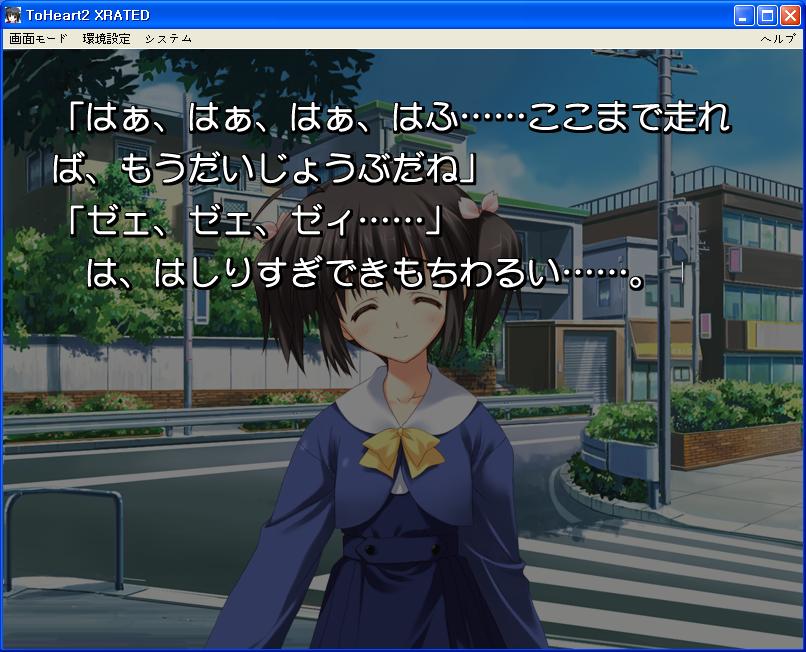Open the 環境設定 menu
The width and height of the screenshot is (806, 652).
point(106,39)
